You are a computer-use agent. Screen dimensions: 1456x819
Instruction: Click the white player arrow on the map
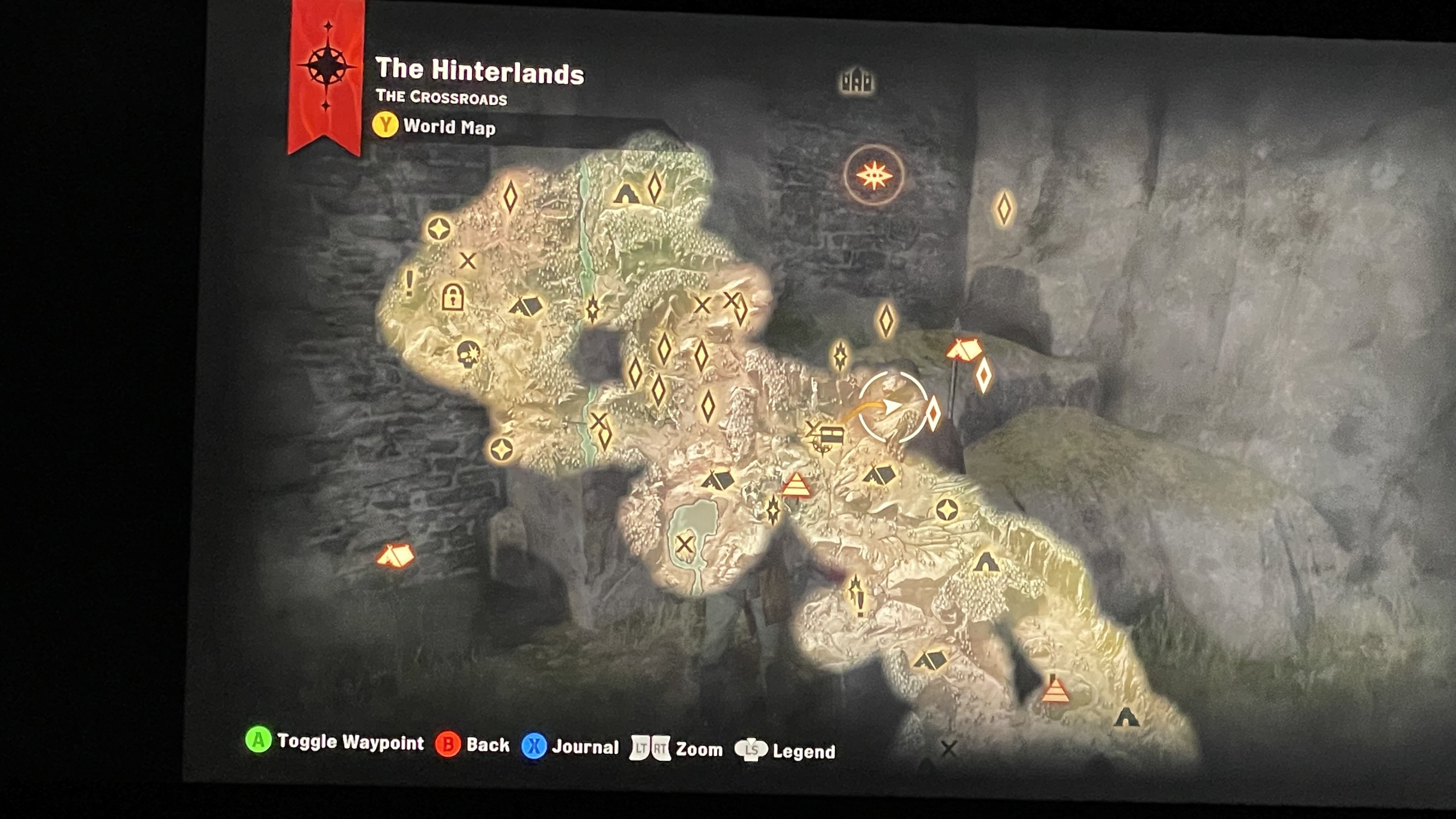(x=892, y=406)
